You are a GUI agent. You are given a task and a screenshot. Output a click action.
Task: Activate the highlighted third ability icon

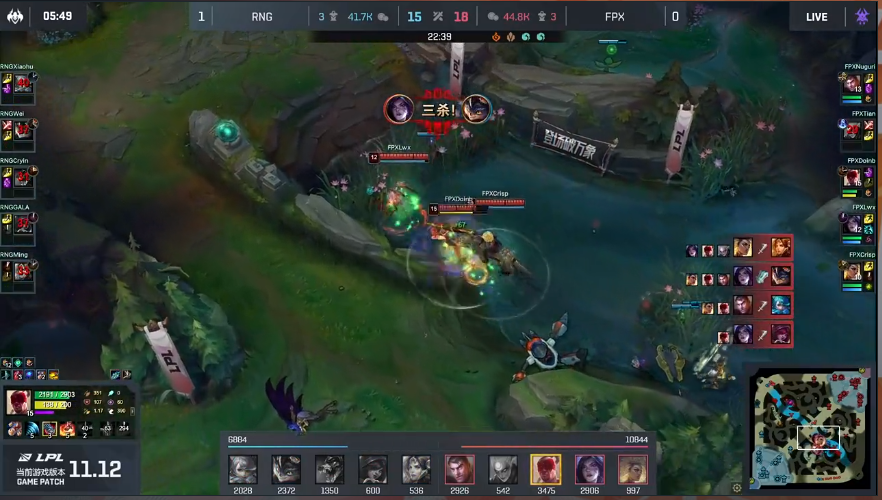coord(48,429)
